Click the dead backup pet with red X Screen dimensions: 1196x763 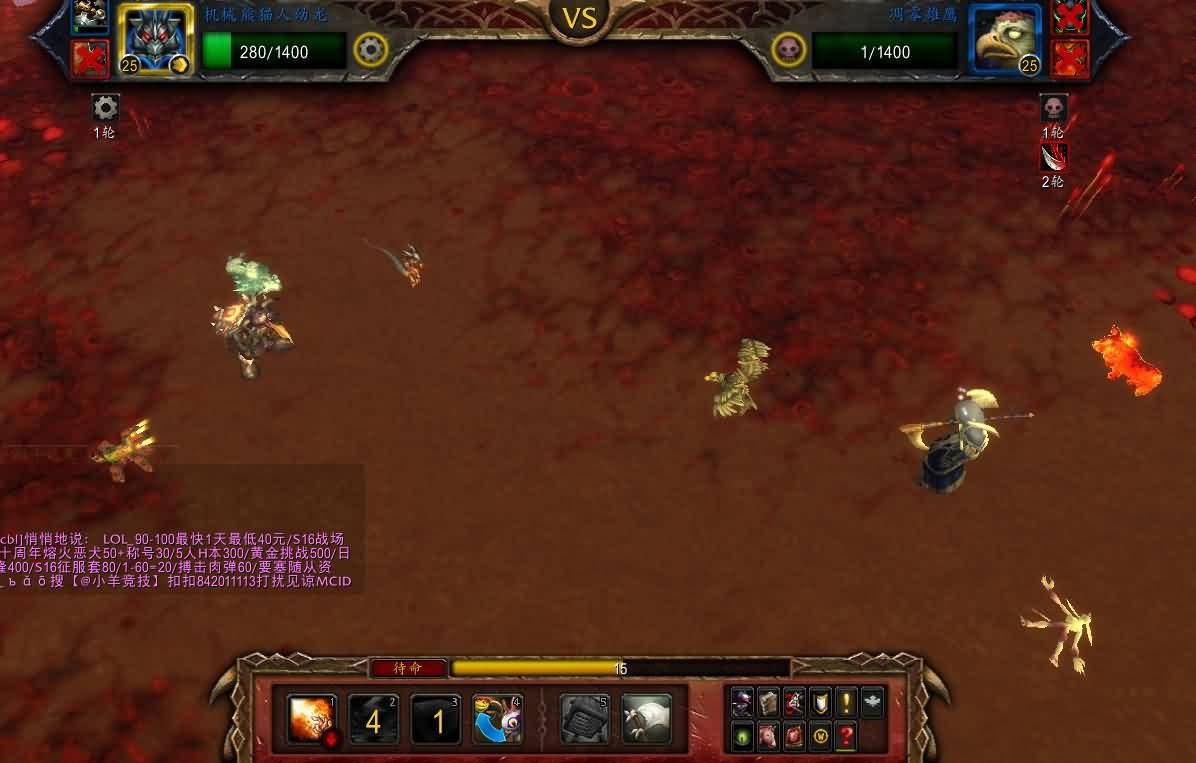[x=91, y=58]
